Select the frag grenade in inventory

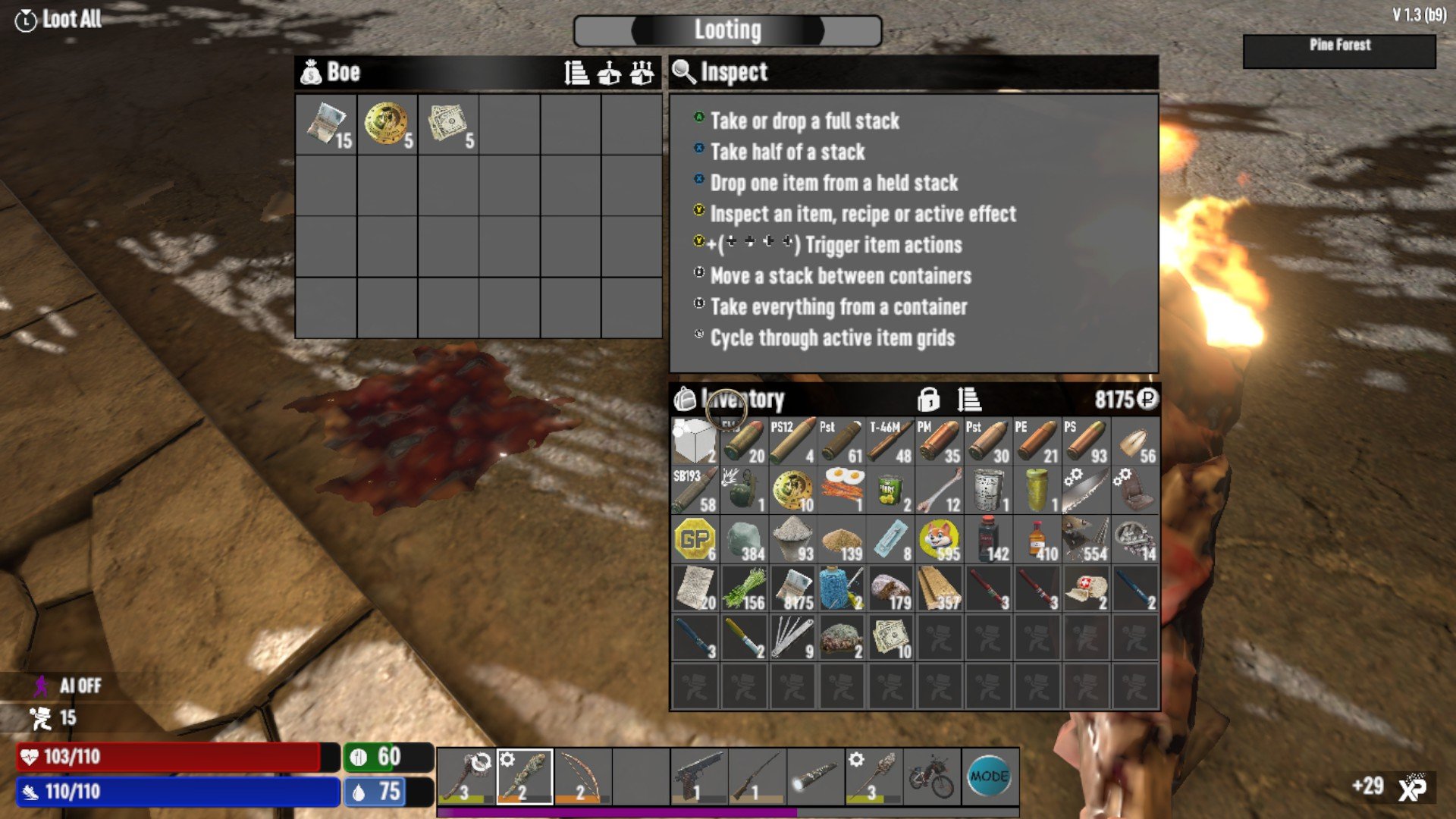(x=743, y=490)
